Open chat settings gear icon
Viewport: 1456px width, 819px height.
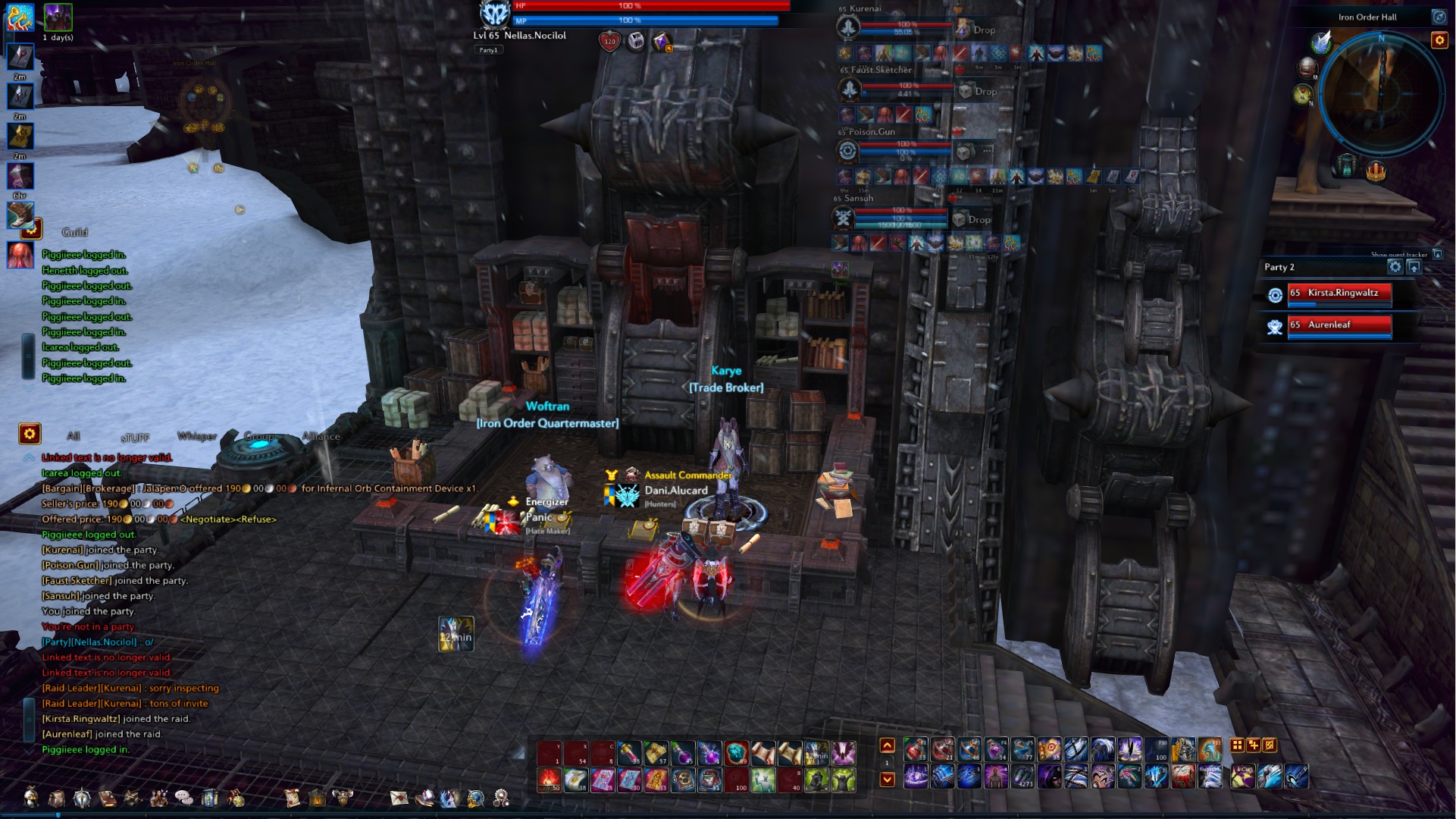(x=30, y=435)
